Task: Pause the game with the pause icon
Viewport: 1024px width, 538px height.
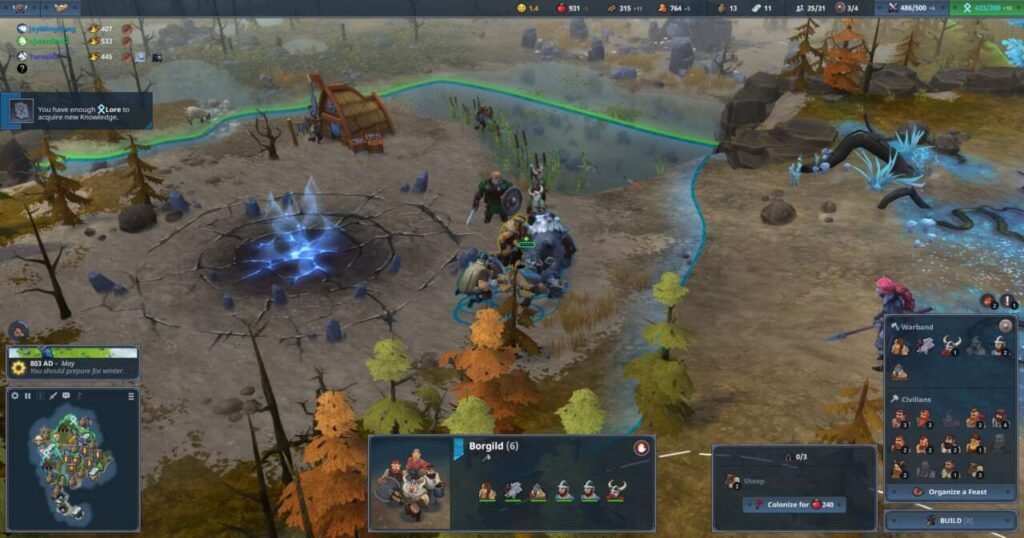Action: tap(28, 396)
